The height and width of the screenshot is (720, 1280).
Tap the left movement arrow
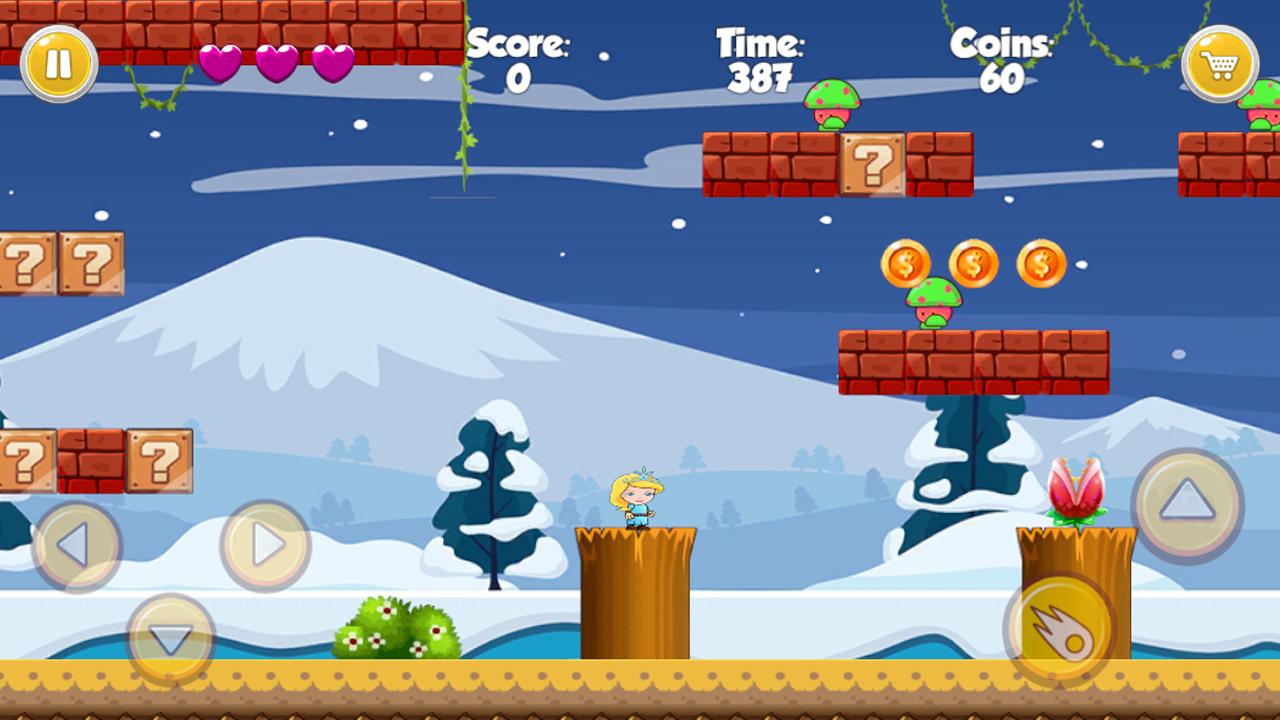78,545
